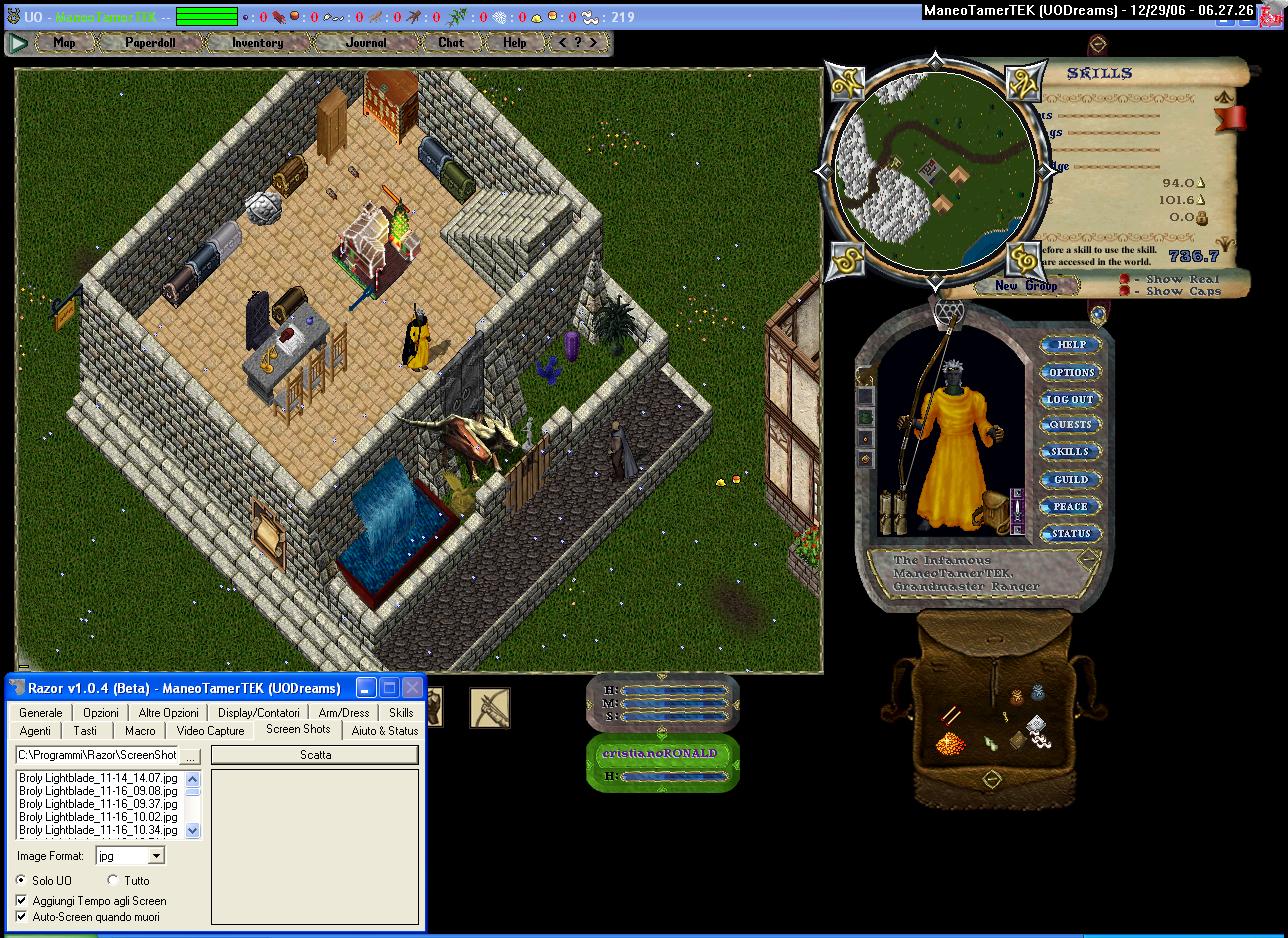Click the paperdoll HELP button

click(1070, 345)
